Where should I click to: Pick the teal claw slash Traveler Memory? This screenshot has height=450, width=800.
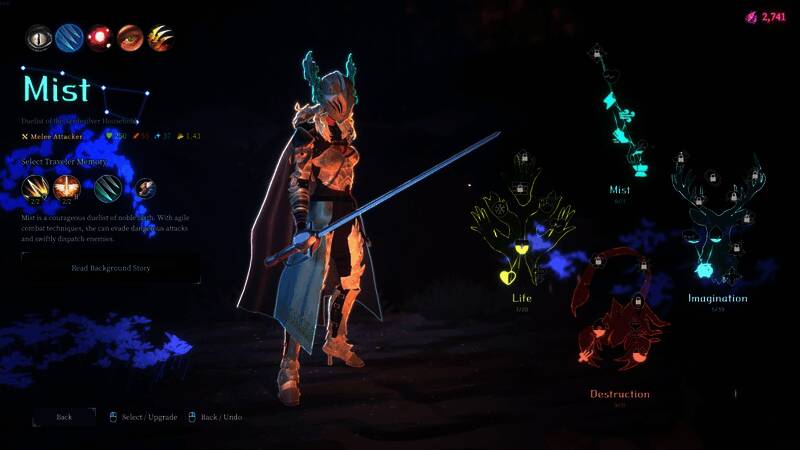click(108, 187)
